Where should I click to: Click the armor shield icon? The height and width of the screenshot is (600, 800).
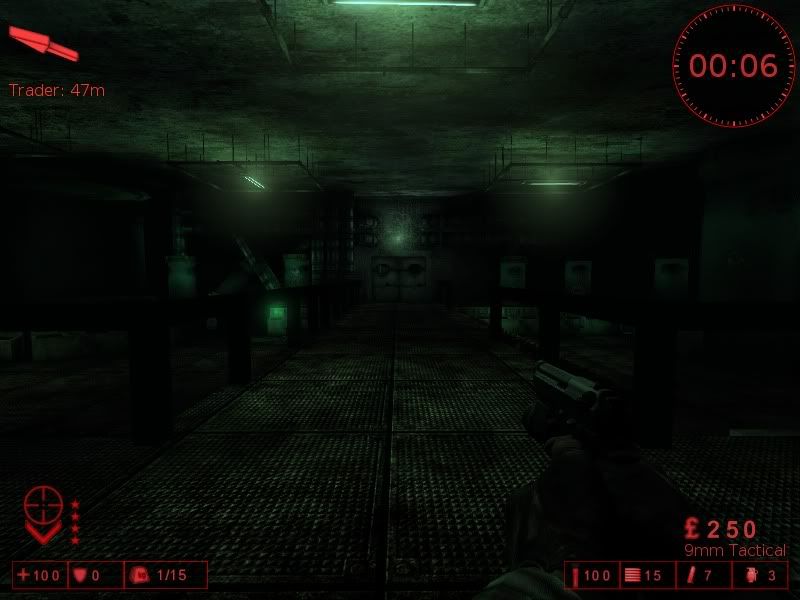(x=79, y=575)
